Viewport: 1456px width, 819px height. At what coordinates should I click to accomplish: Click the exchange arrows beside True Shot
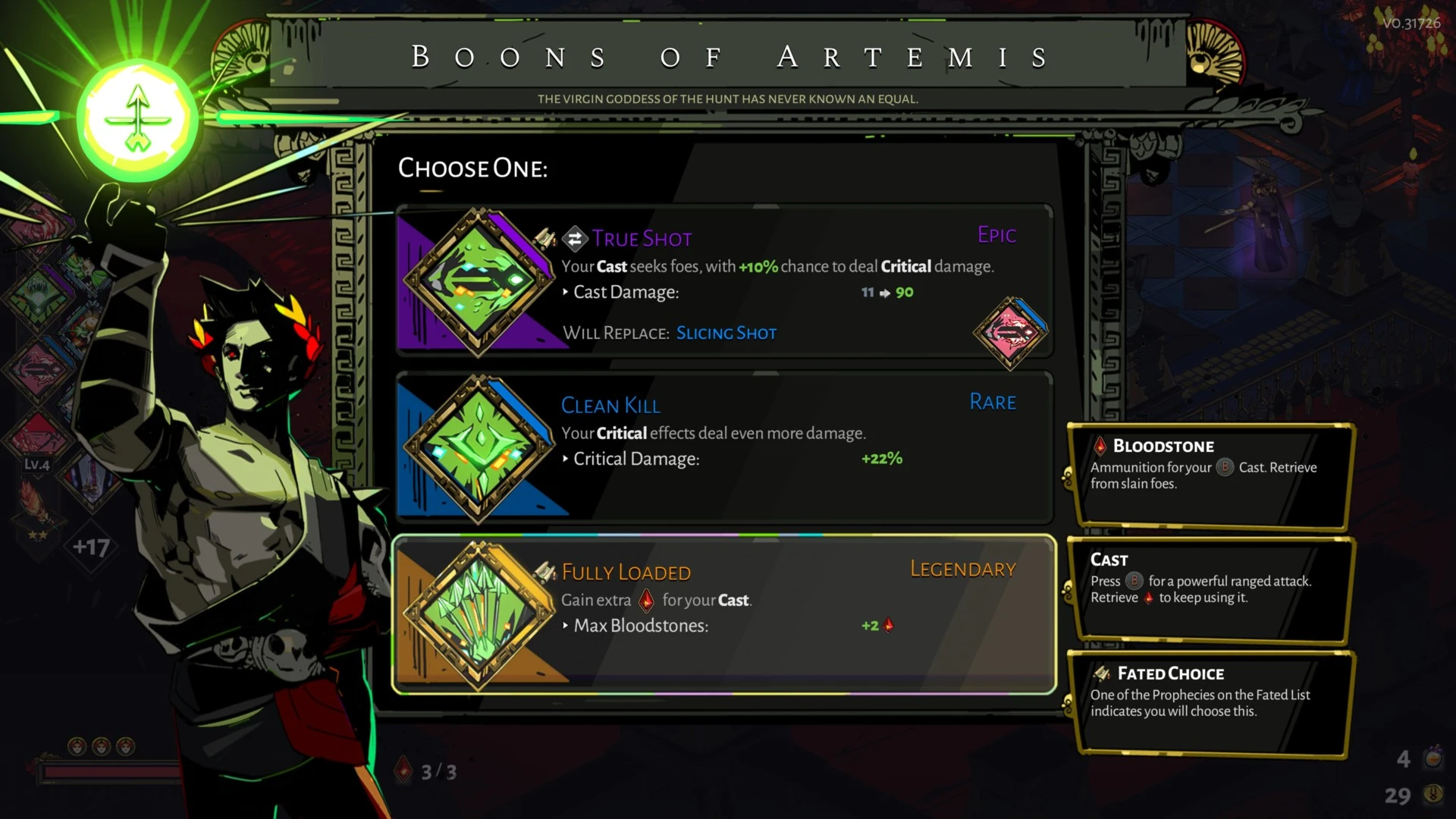pyautogui.click(x=575, y=238)
